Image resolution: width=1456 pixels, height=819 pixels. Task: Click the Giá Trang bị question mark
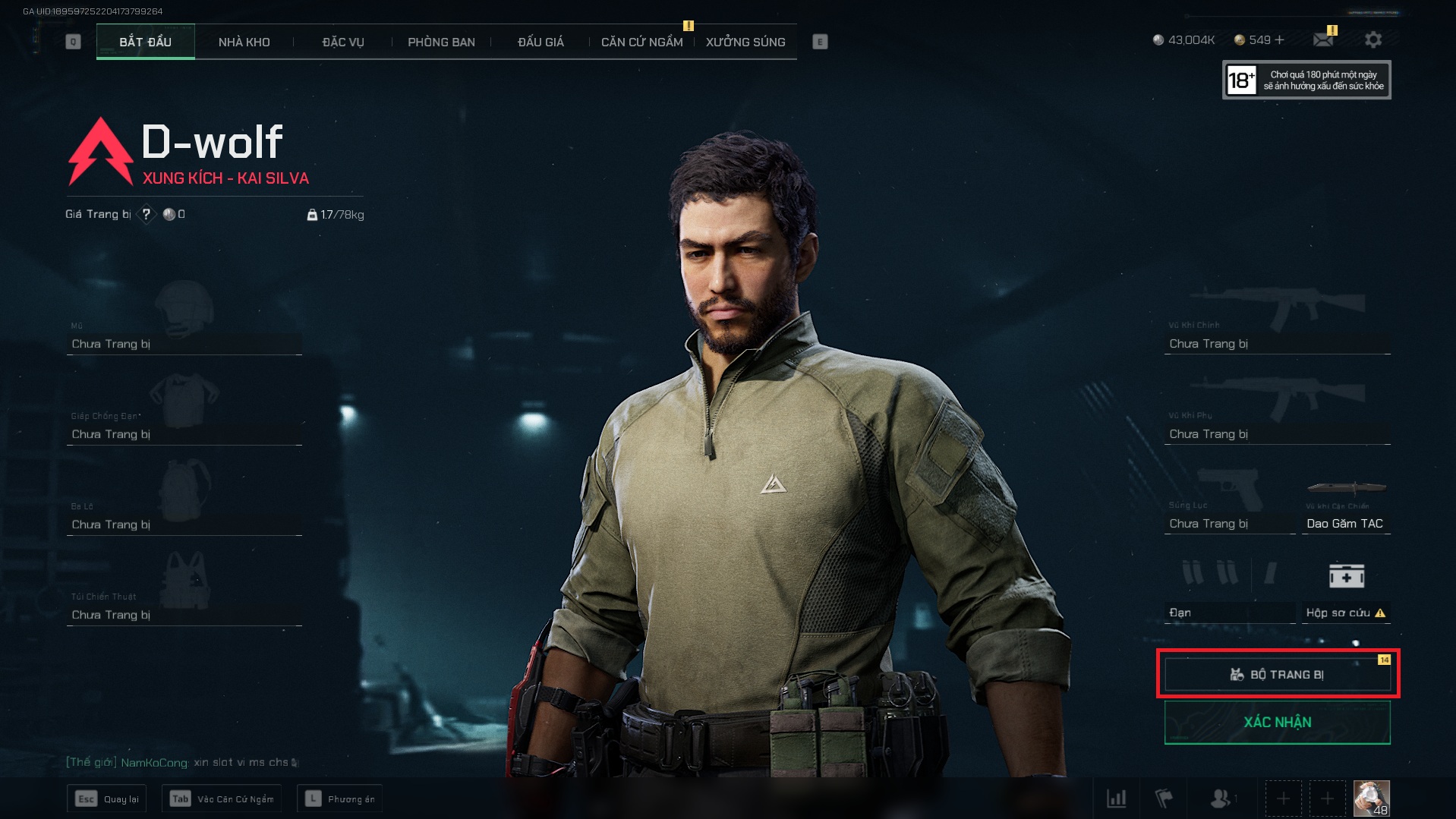pyautogui.click(x=147, y=214)
